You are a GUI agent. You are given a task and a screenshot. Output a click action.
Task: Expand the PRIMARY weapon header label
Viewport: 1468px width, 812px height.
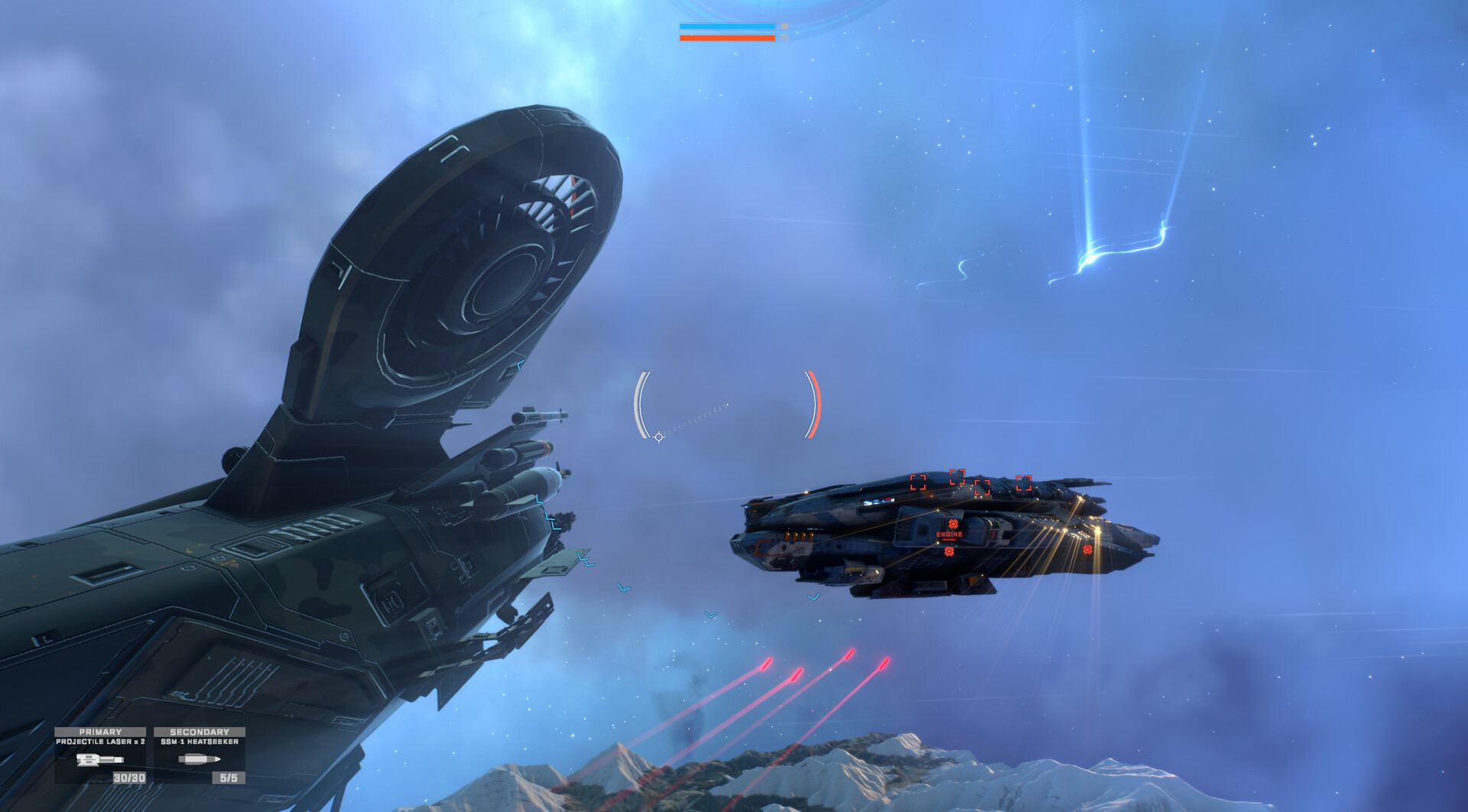tap(100, 731)
